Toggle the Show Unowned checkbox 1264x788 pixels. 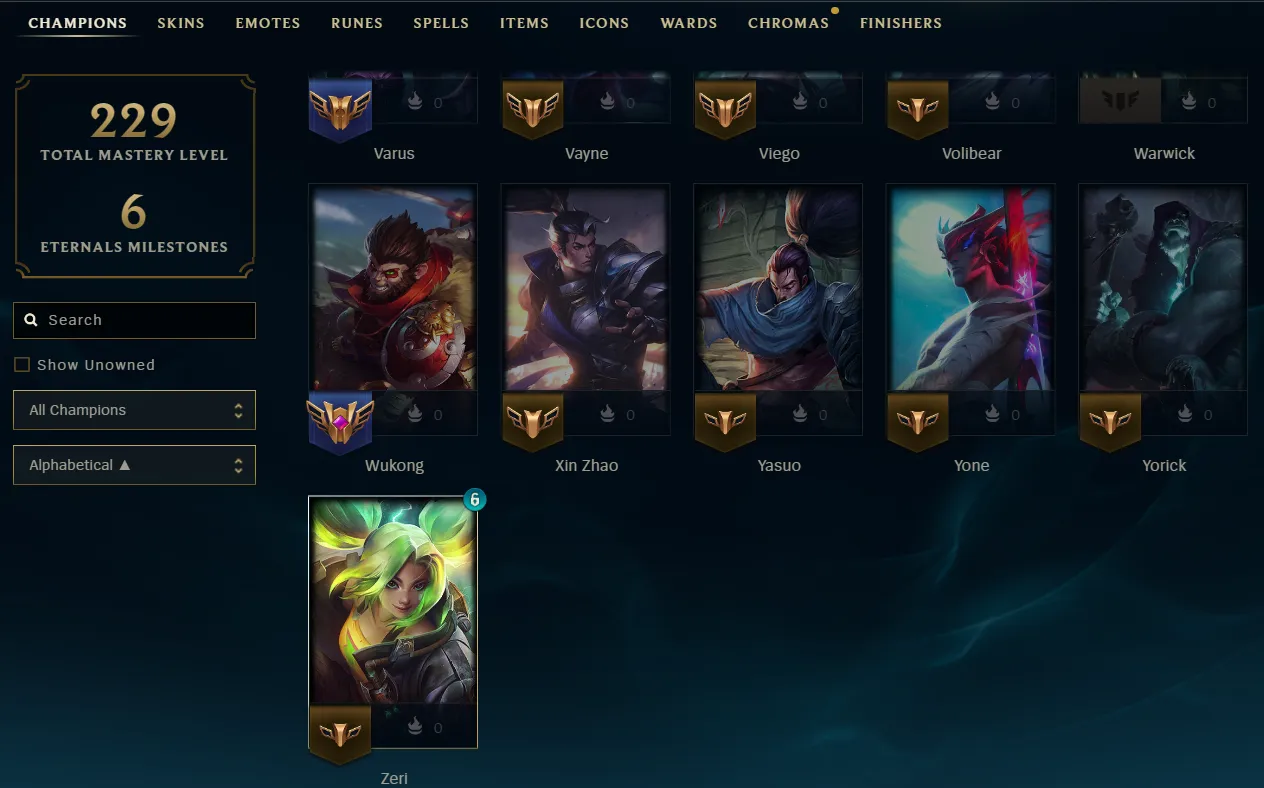22,365
